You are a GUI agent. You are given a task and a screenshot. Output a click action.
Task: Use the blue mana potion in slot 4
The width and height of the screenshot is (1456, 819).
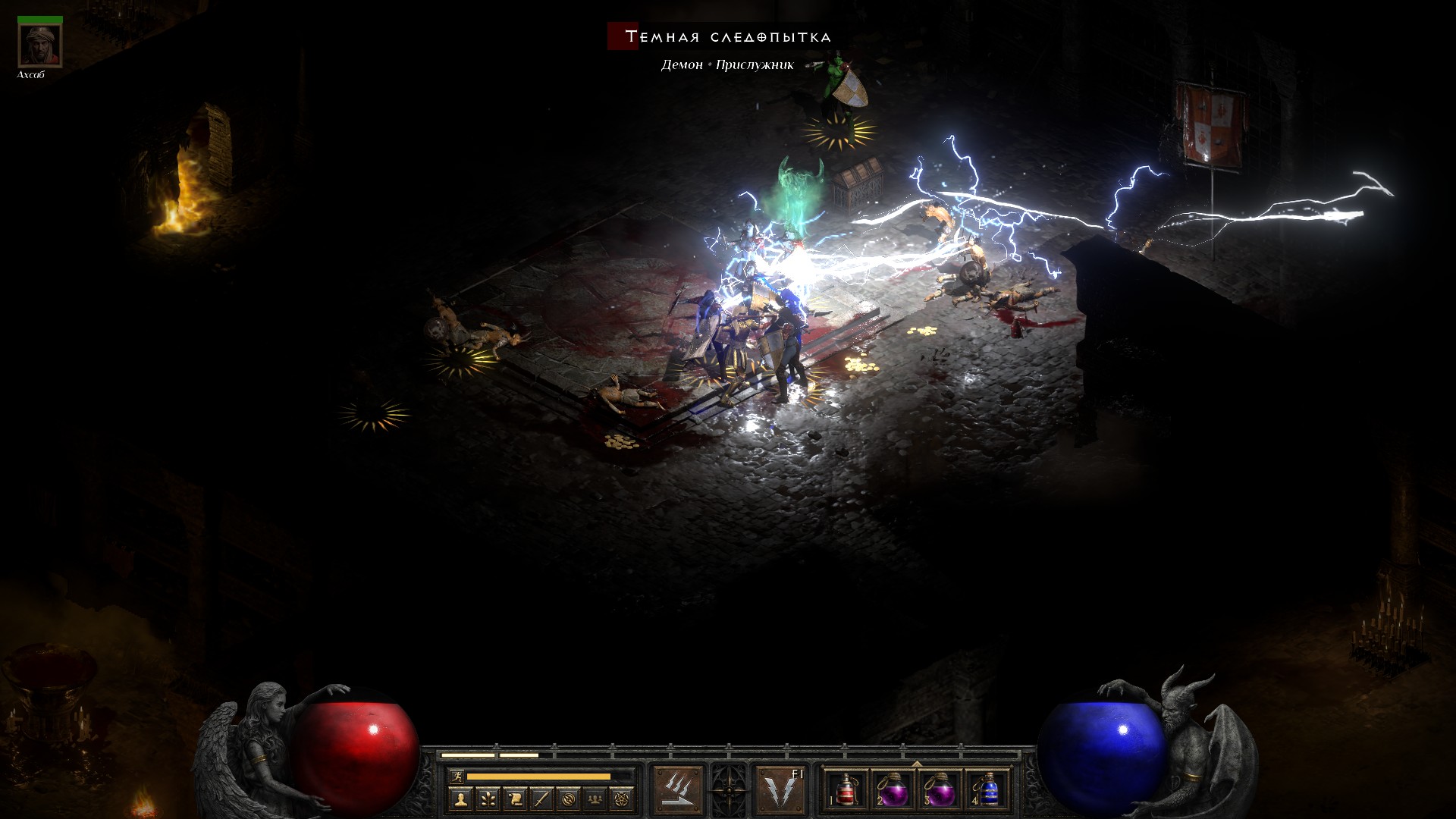(988, 790)
